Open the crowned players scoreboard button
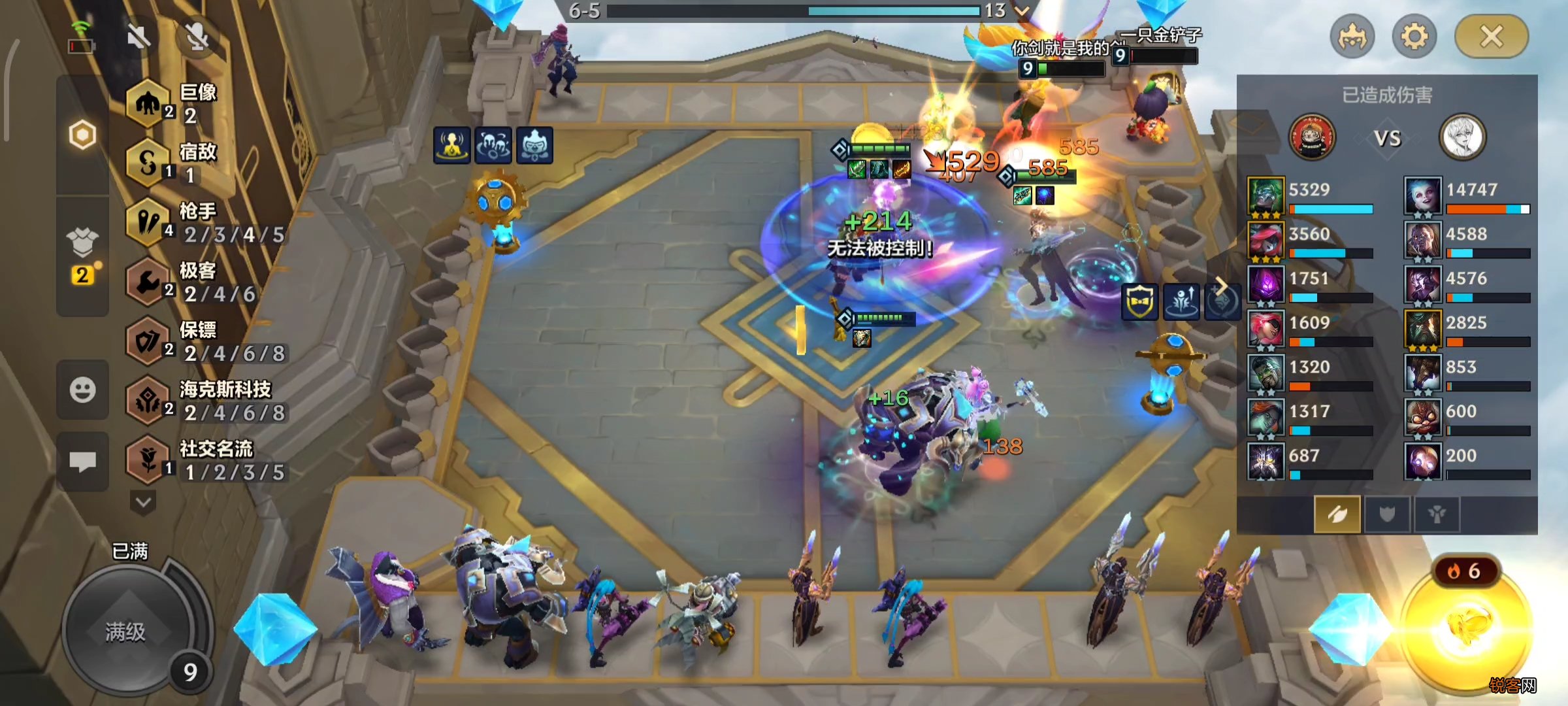The height and width of the screenshot is (706, 1568). [x=1352, y=37]
